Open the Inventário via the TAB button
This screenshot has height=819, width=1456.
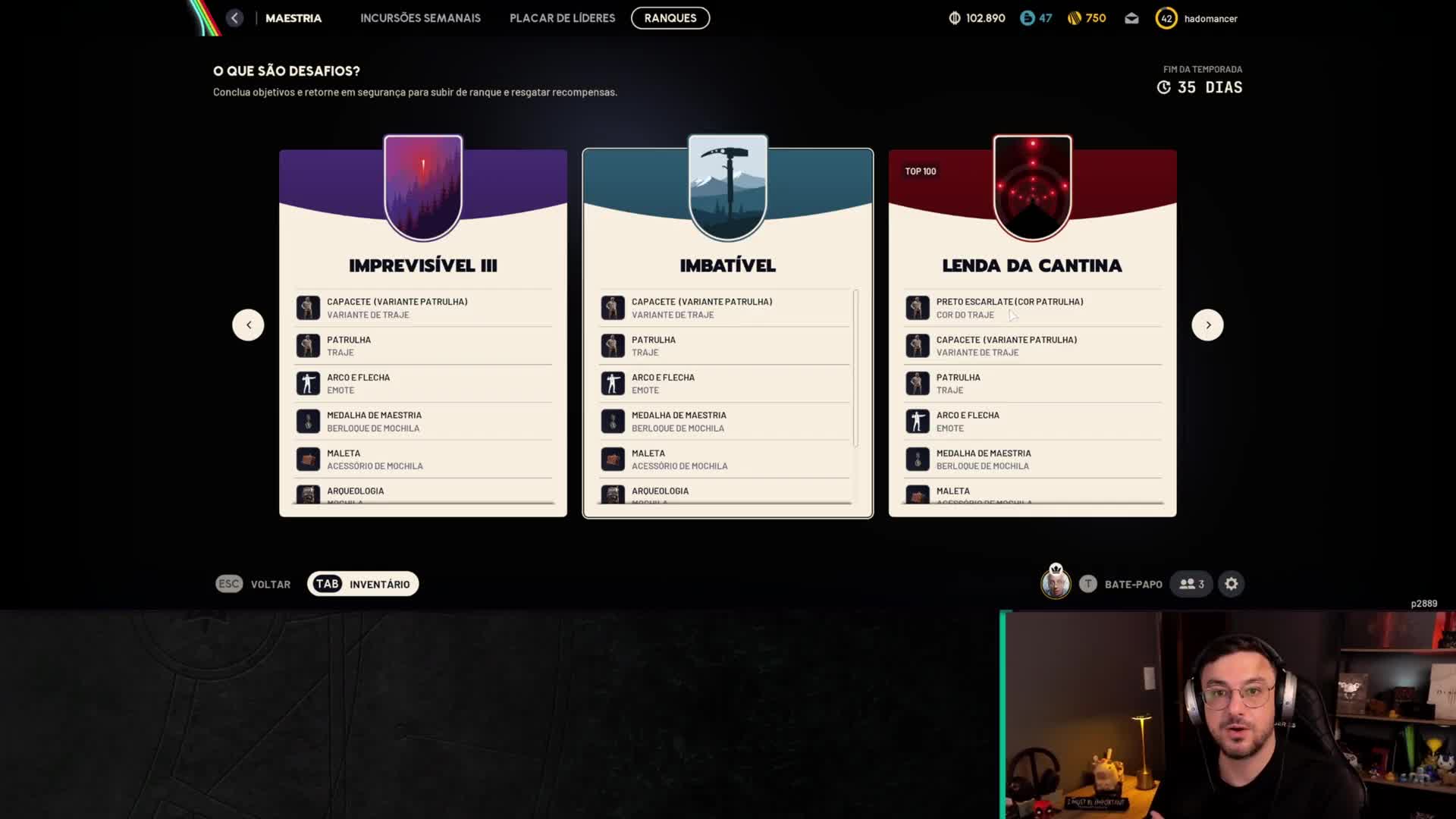[x=362, y=584]
